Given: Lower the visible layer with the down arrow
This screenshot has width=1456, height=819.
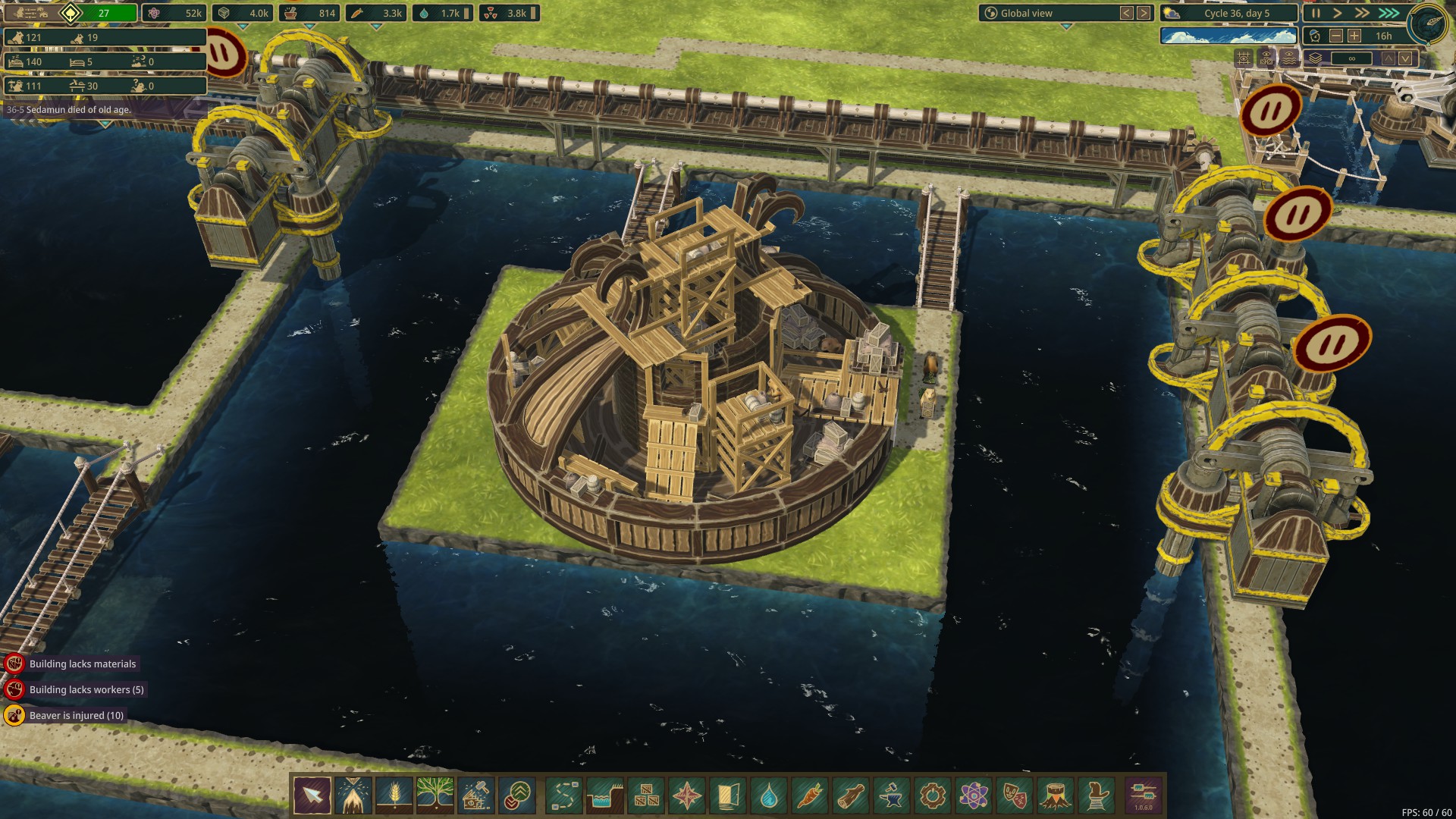Looking at the screenshot, I should point(1405,58).
